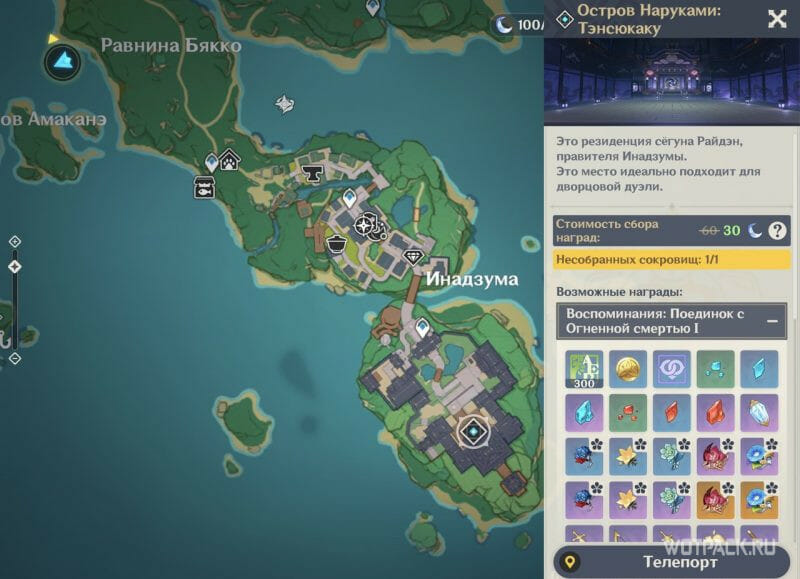Screen dimensions: 800x579
Task: Close the Tenshukaku domain info panel
Action: [776, 18]
